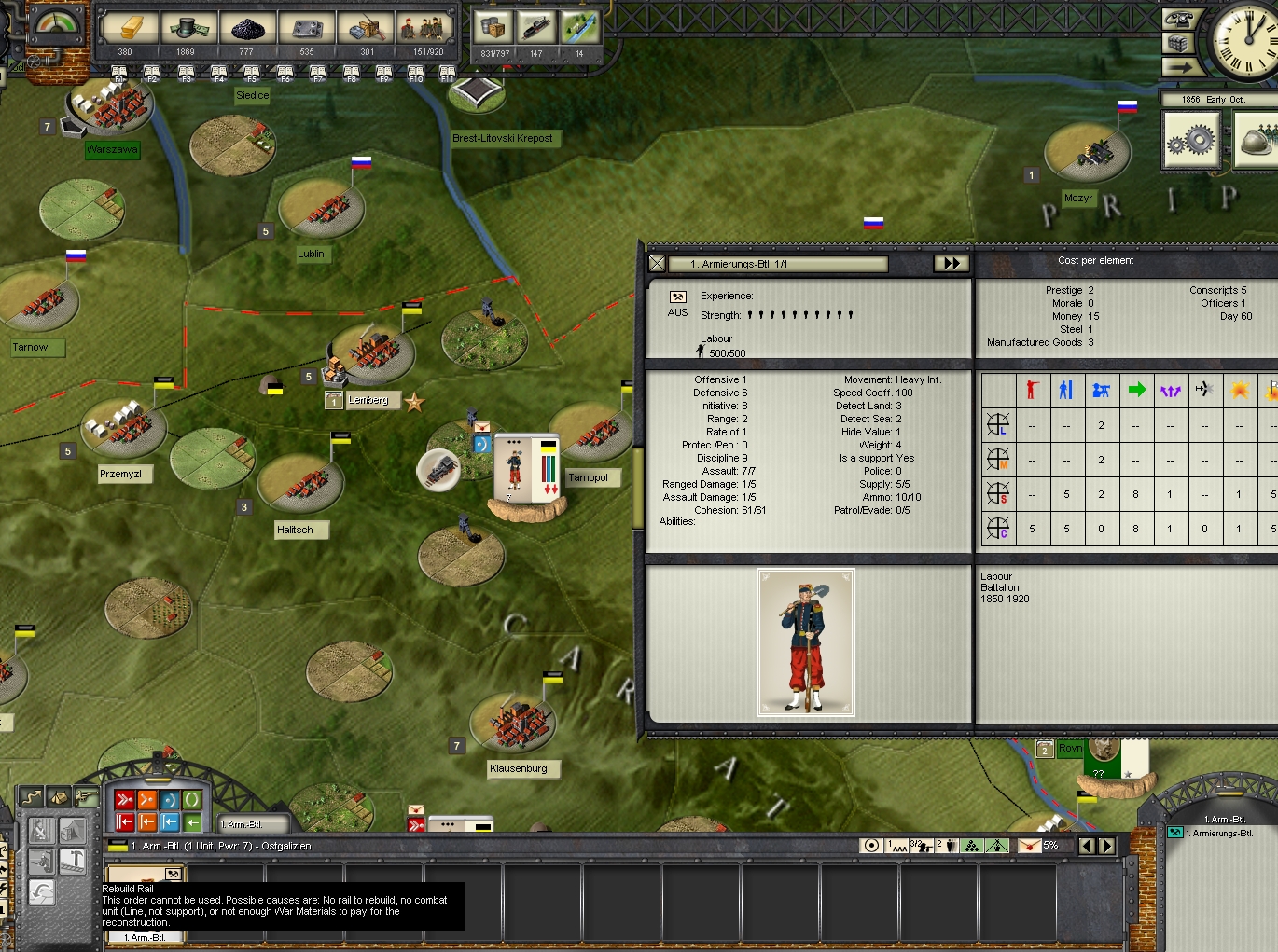This screenshot has height=952, width=1278.
Task: Choose the green passive posture arrow
Action: [x=192, y=822]
